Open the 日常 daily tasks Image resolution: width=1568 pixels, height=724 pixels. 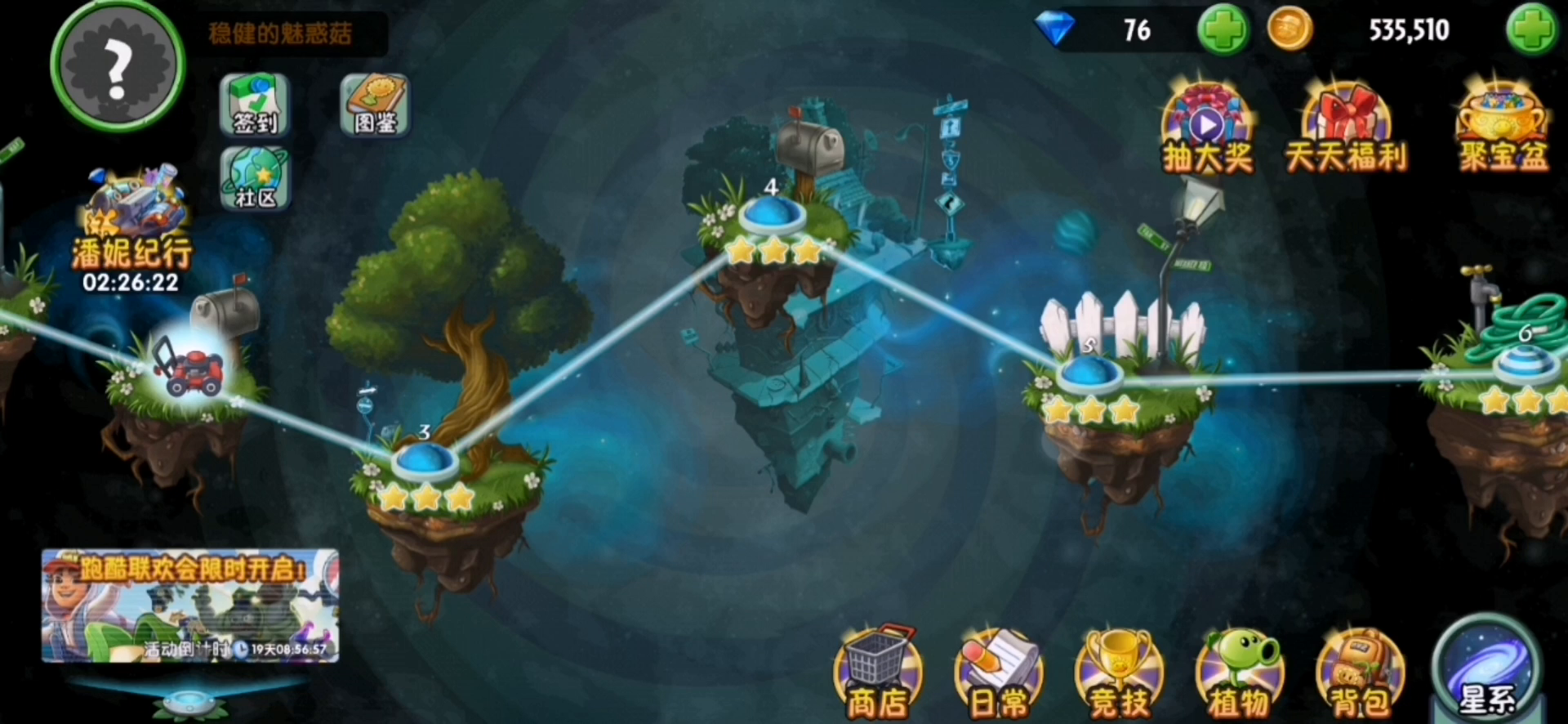(x=998, y=675)
